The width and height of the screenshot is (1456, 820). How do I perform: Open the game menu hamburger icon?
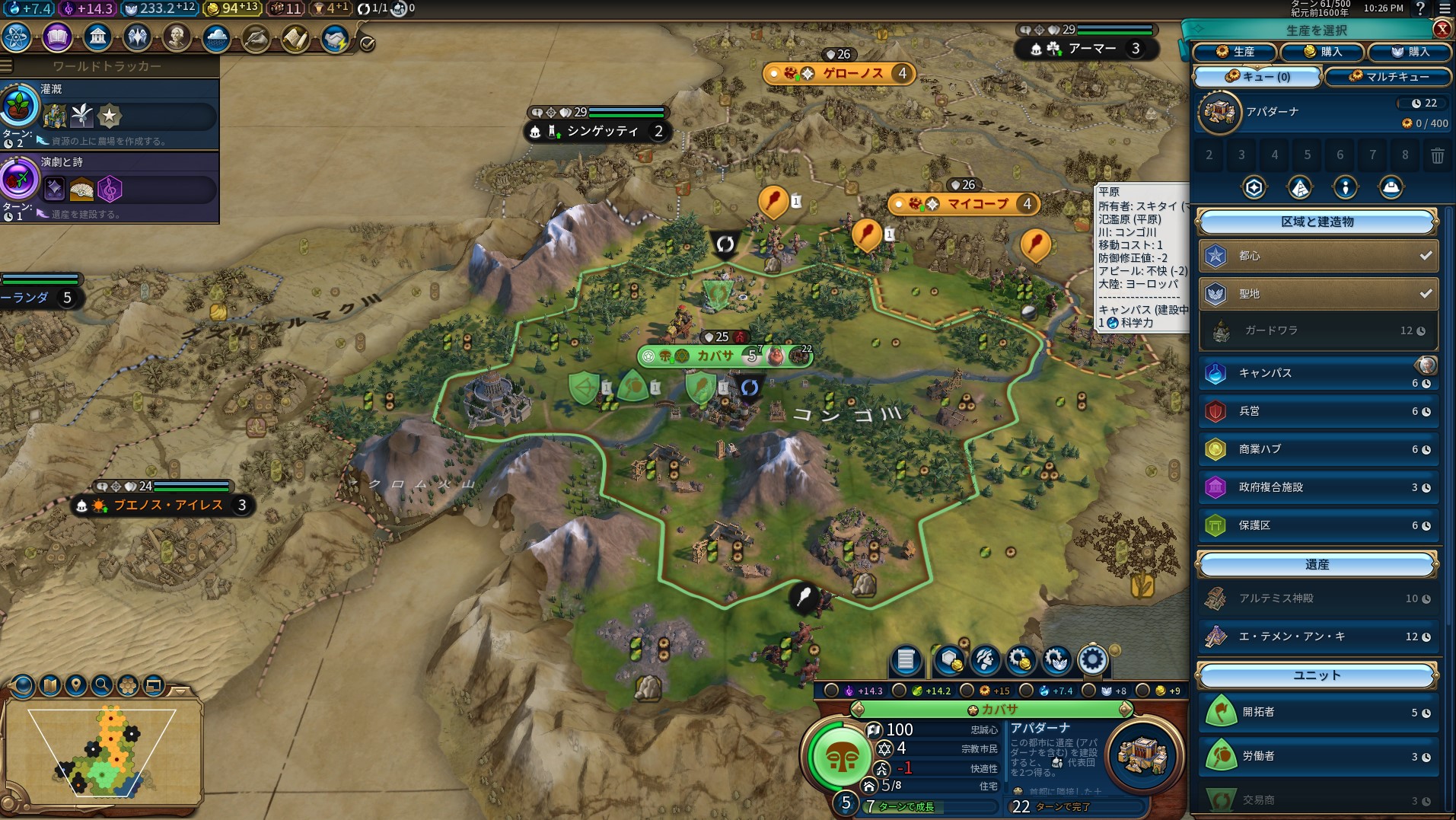click(x=1444, y=9)
